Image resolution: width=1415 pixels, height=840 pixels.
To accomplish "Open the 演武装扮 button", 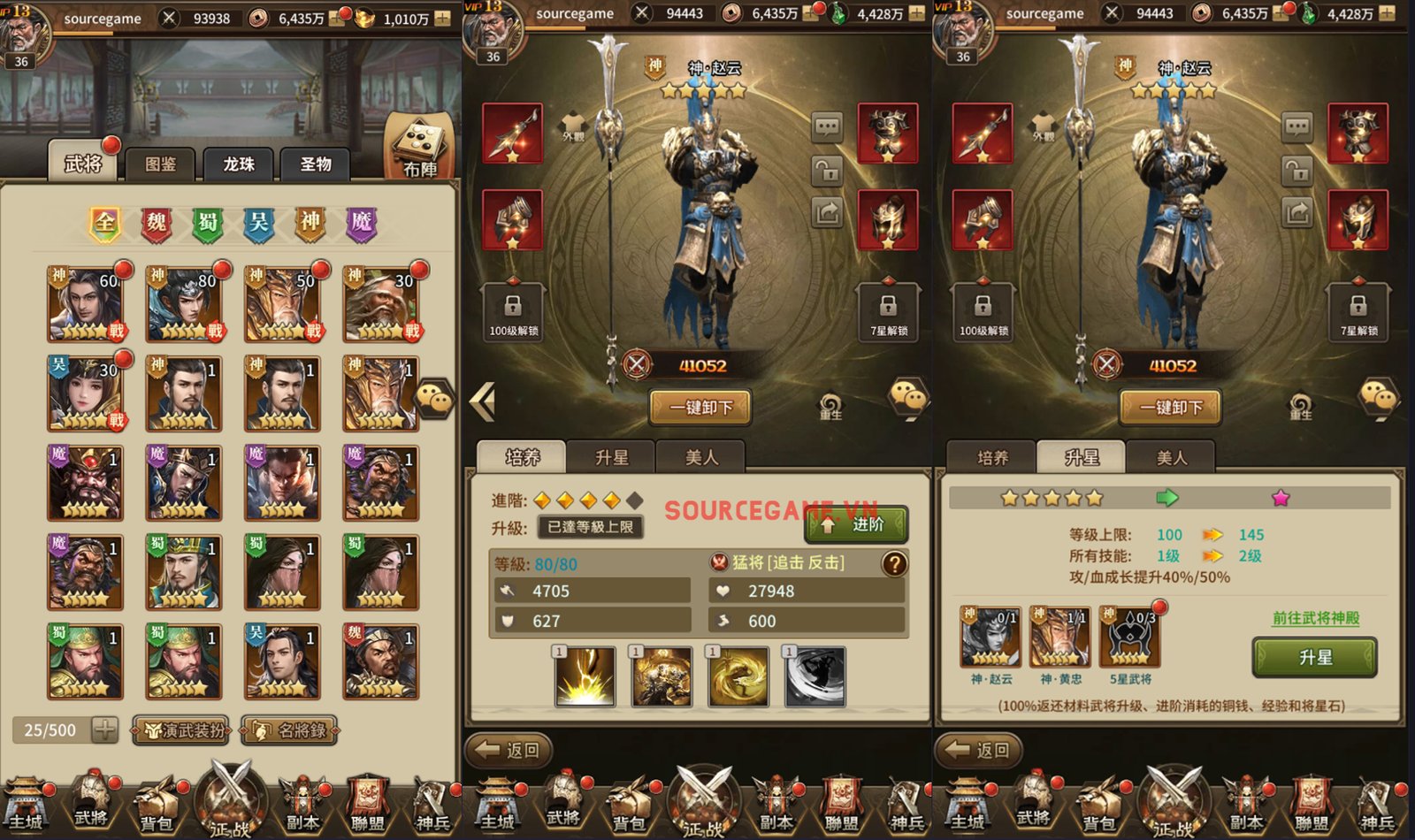I will pyautogui.click(x=181, y=730).
